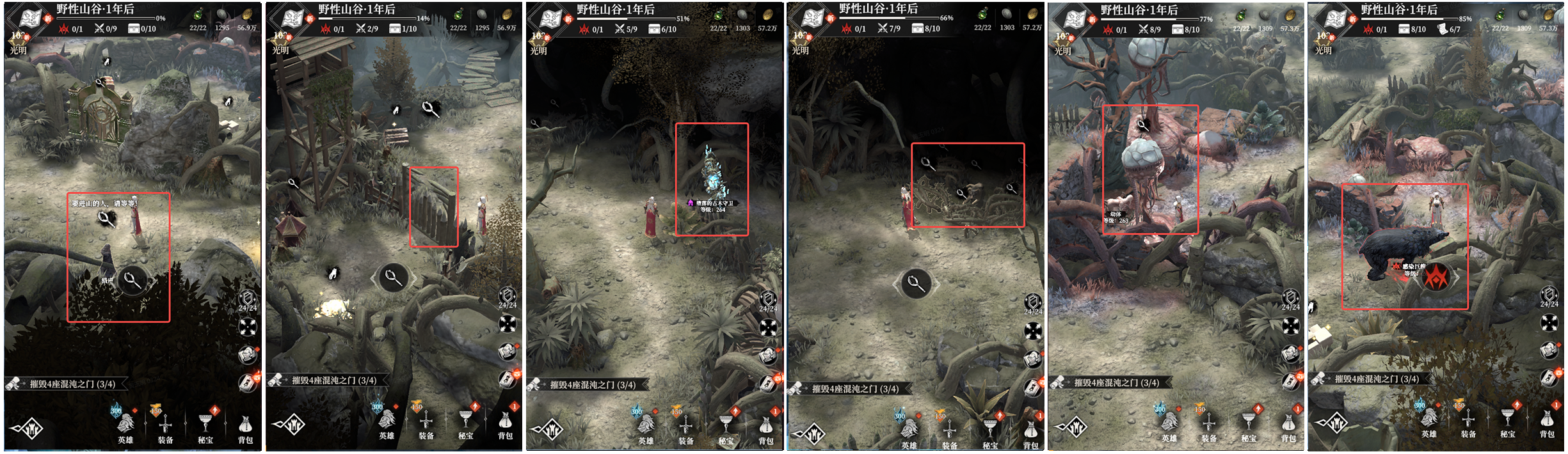The height and width of the screenshot is (454, 1568).
Task: Tap the large magnifier button in the 14% panel
Action: pos(393,278)
